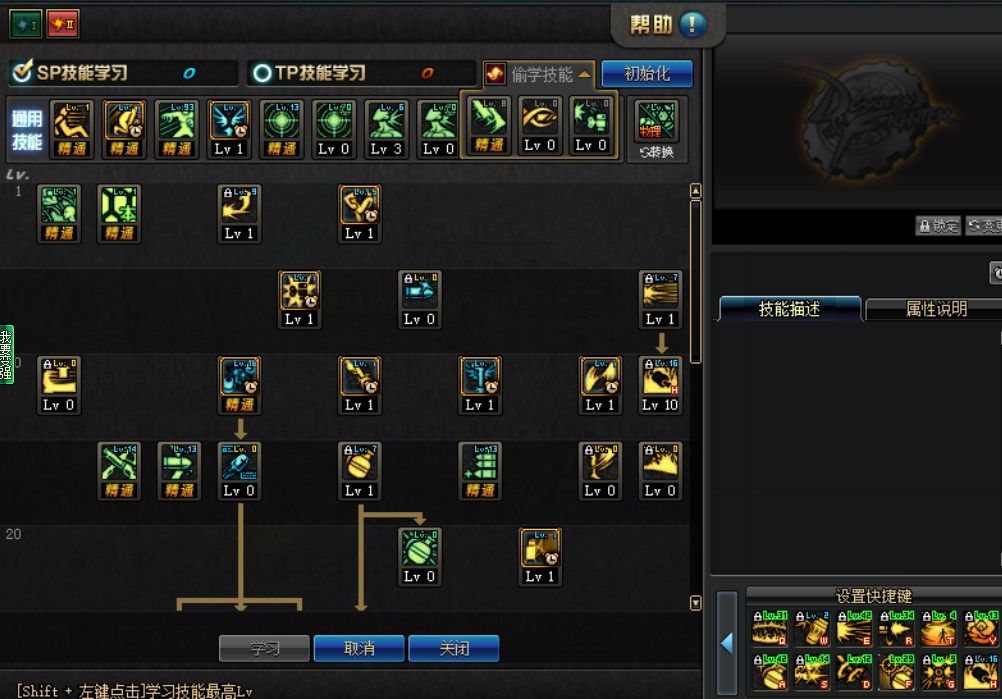Open the 属性说明 tab
The height and width of the screenshot is (699, 1002).
tap(935, 309)
